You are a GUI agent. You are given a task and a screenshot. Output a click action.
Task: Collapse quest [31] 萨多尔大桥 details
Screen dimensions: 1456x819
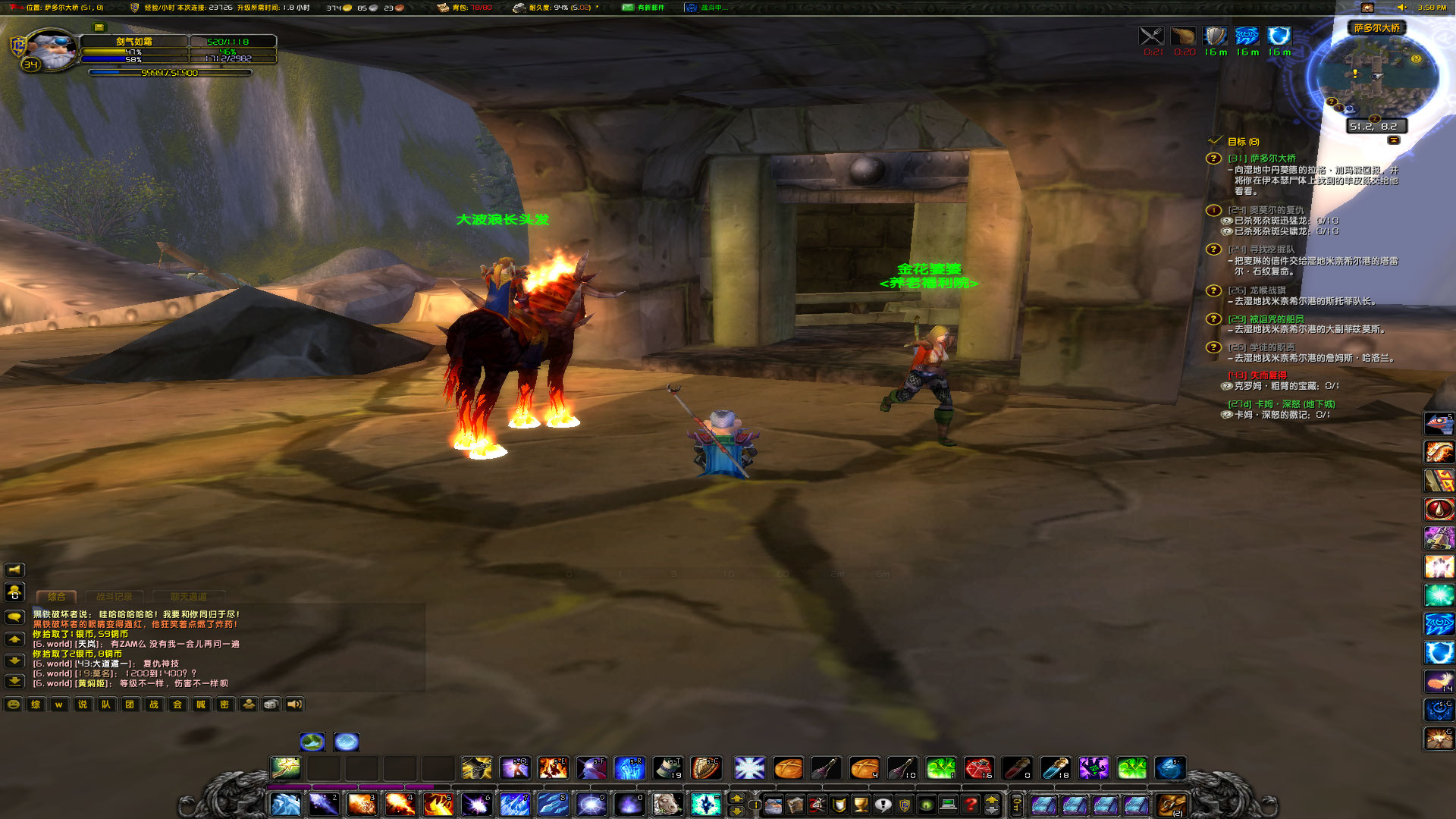1214,158
